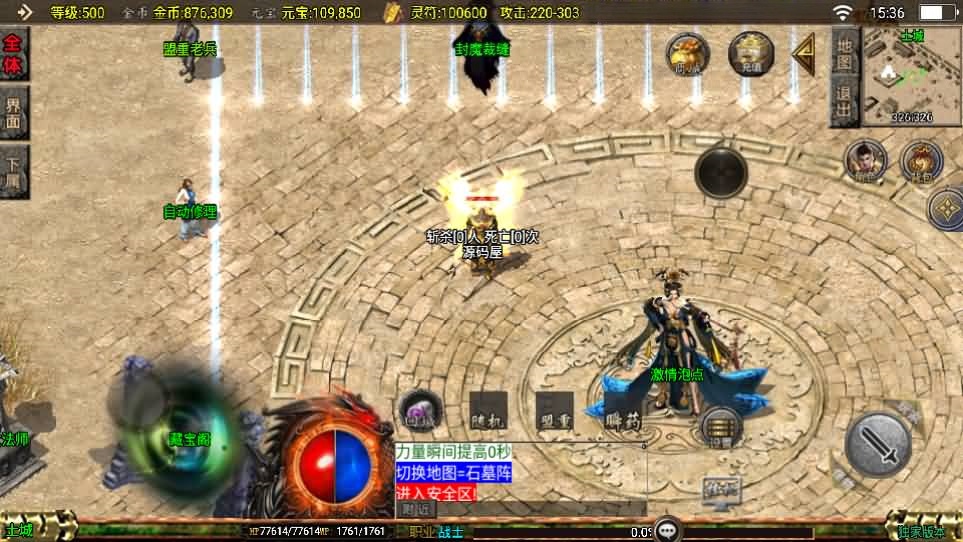Open the 充值 recharge treasure chest icon
The height and width of the screenshot is (542, 963).
751,53
